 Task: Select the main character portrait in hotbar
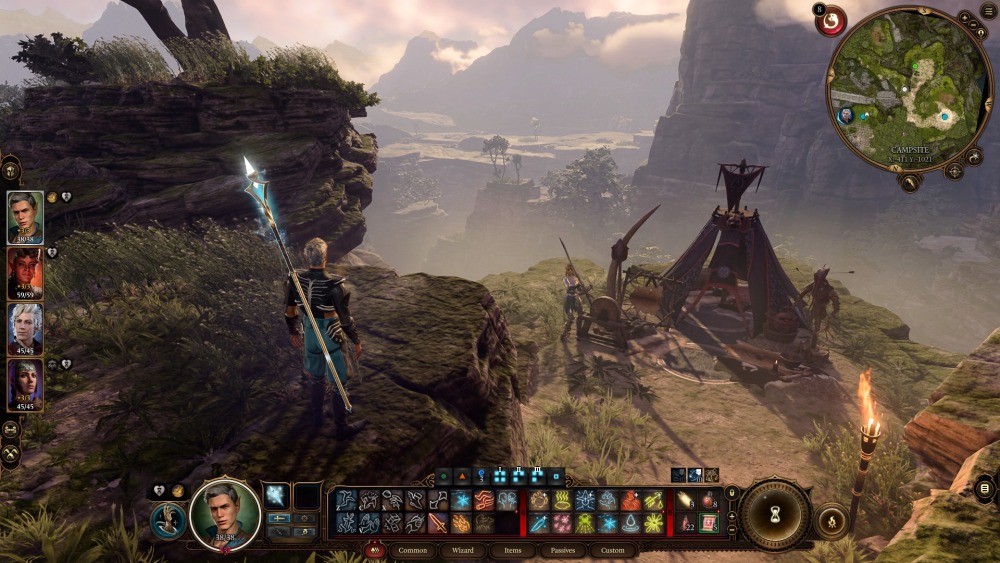coord(224,513)
